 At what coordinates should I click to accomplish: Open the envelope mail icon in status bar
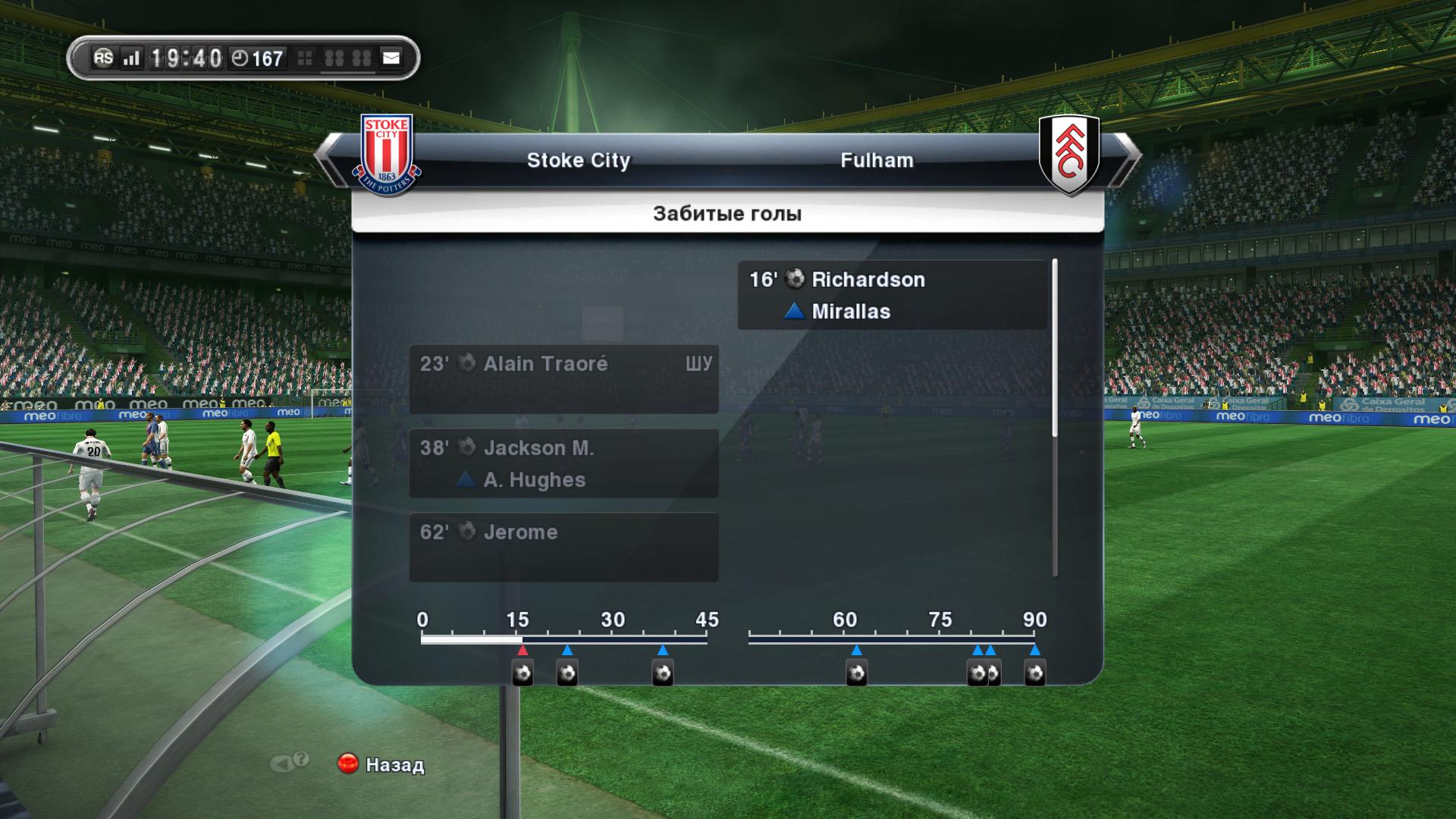[391, 58]
